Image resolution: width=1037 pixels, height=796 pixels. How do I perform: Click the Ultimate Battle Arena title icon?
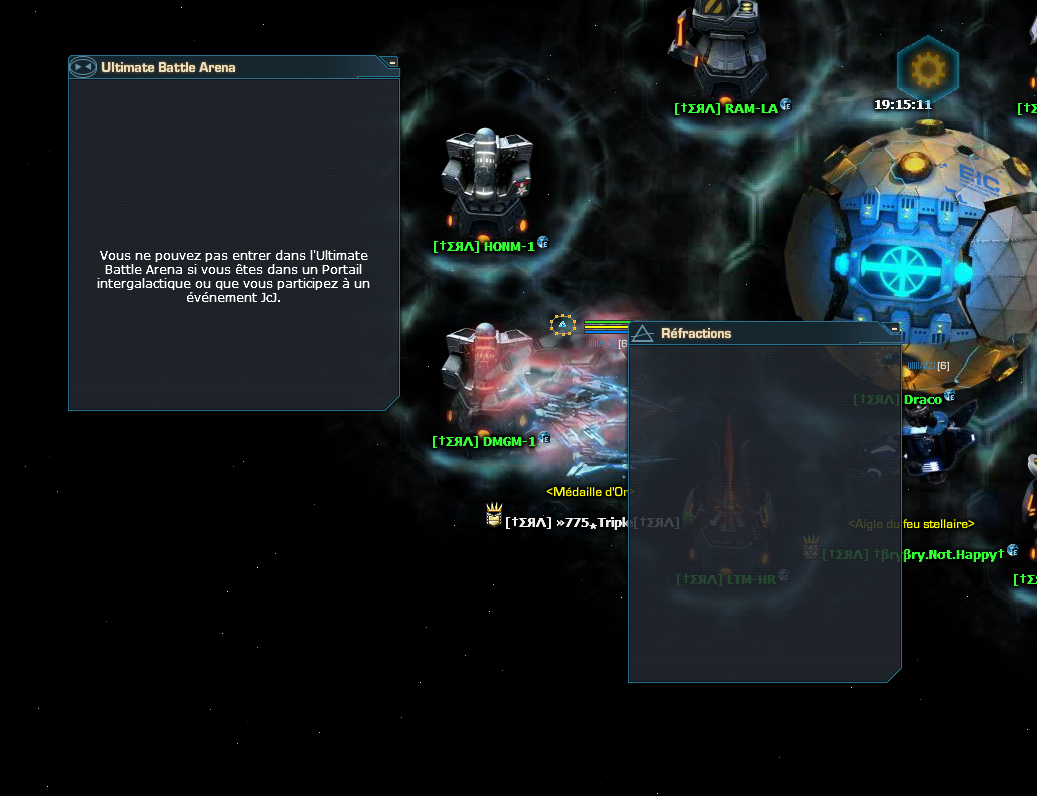pos(82,67)
